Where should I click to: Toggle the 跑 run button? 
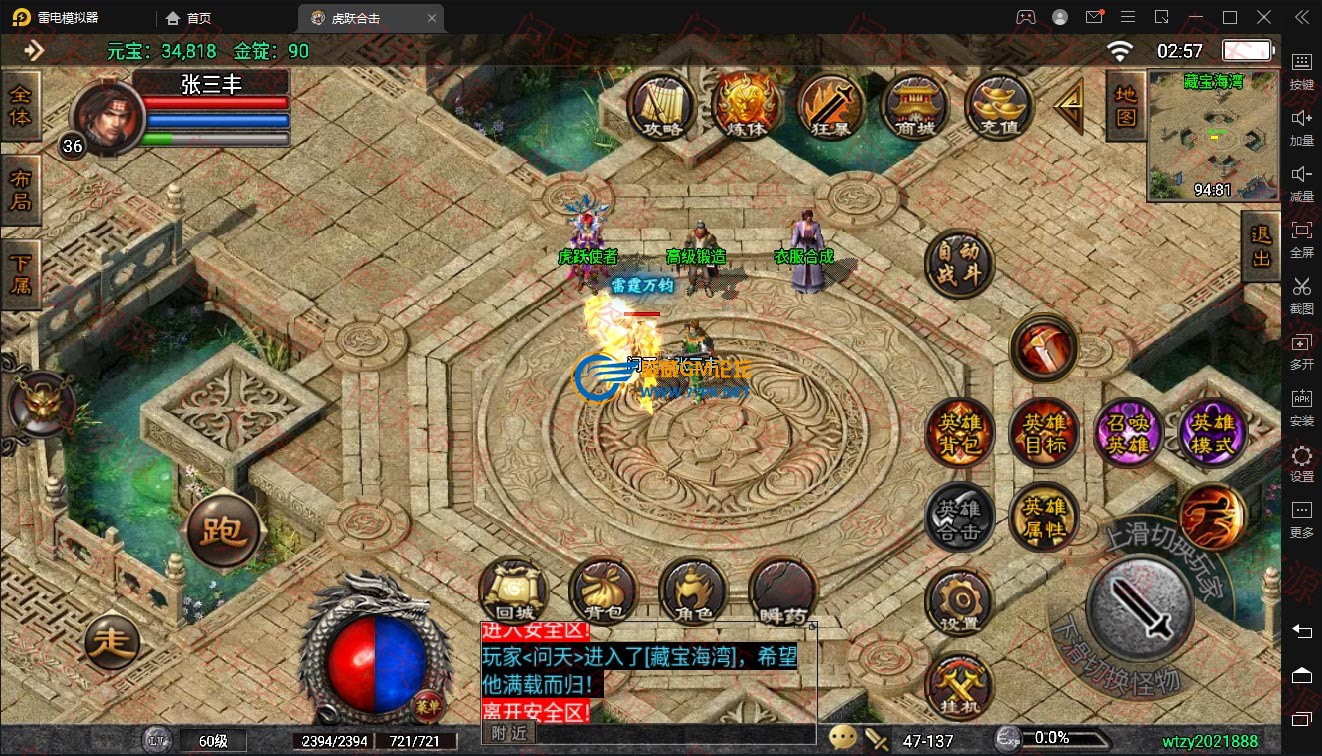tap(223, 530)
